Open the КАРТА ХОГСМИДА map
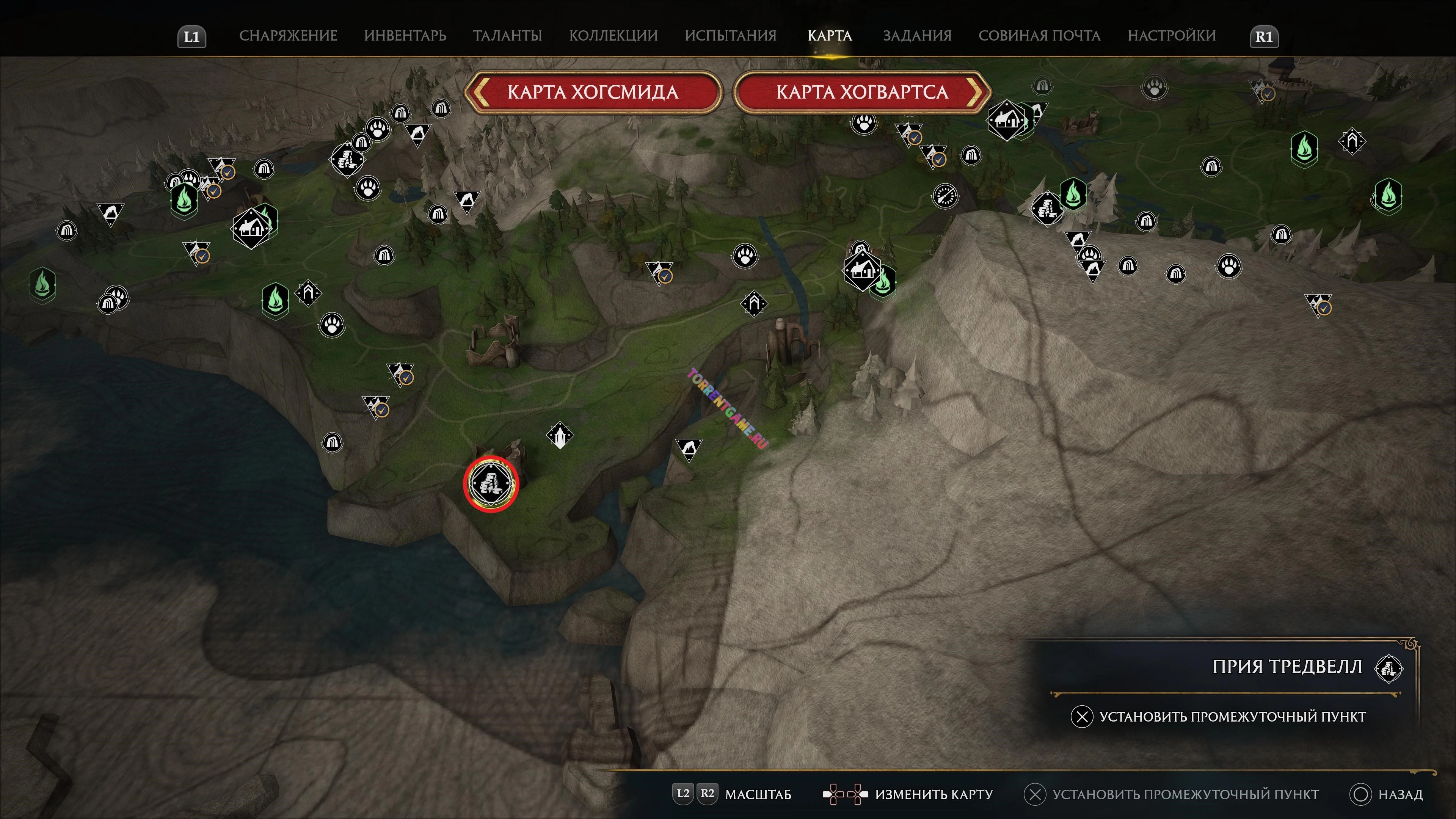The width and height of the screenshot is (1456, 819). pyautogui.click(x=592, y=92)
